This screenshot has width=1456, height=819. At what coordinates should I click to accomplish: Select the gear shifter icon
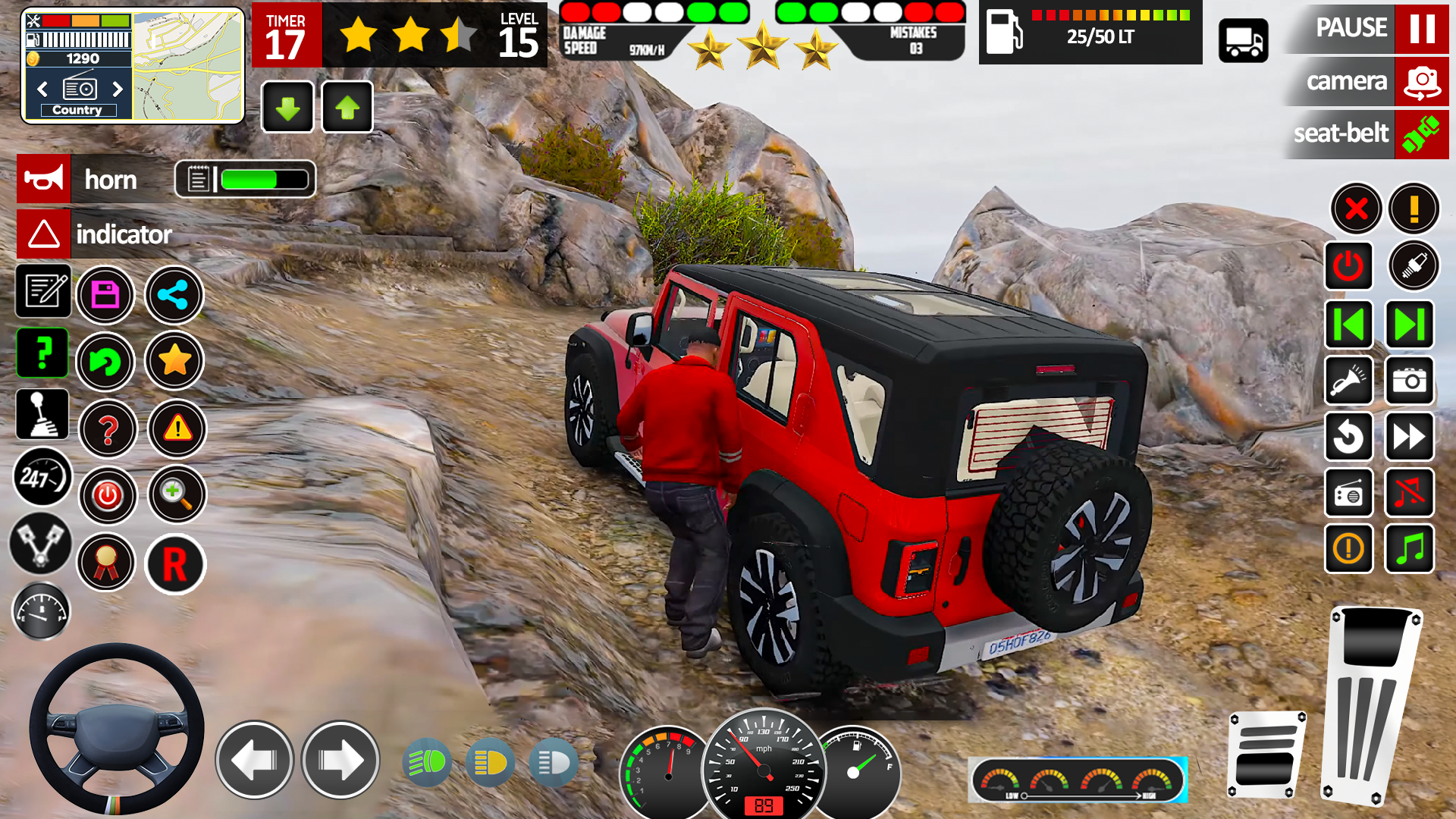point(42,414)
